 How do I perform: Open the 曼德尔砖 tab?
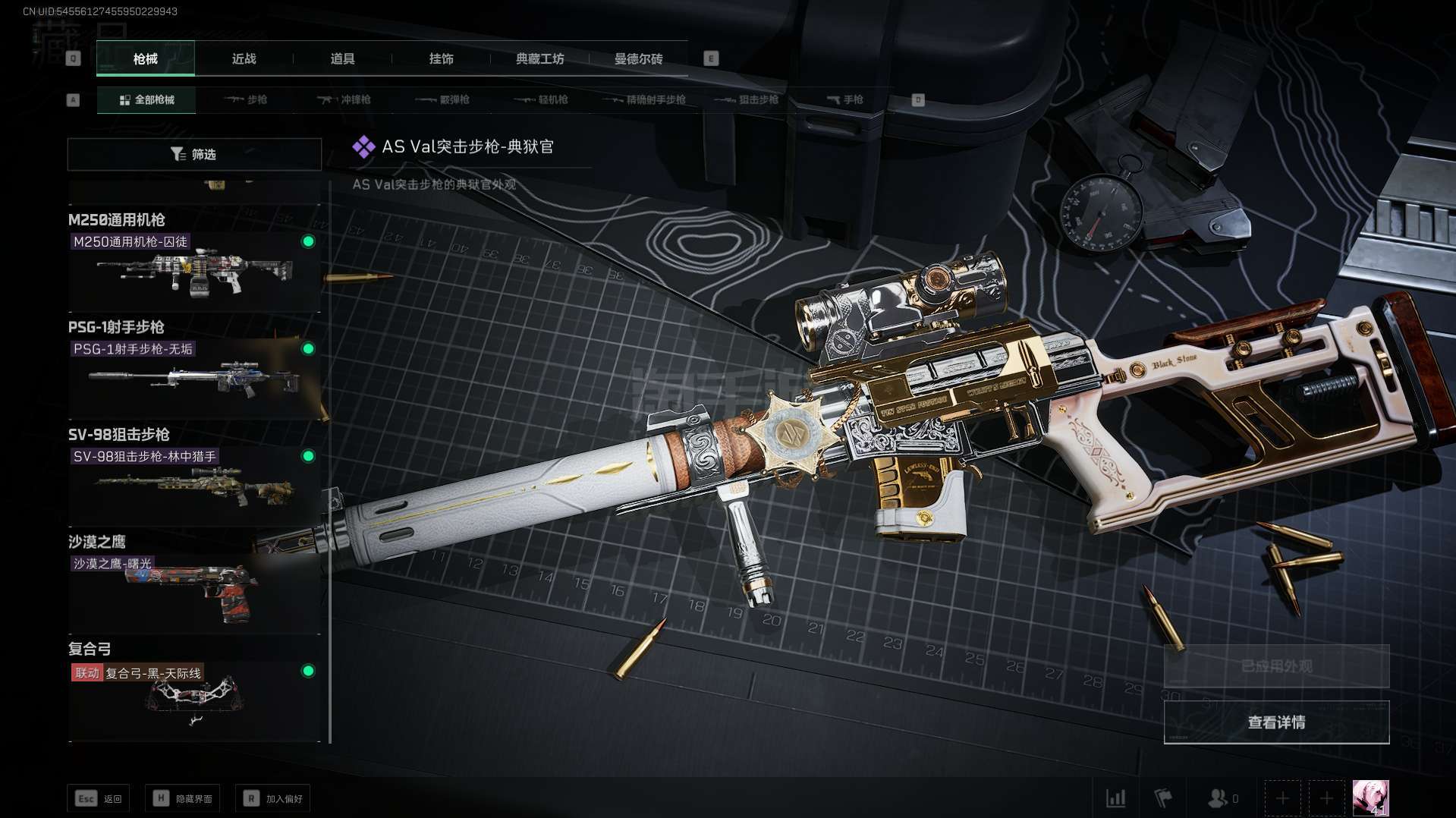[638, 59]
